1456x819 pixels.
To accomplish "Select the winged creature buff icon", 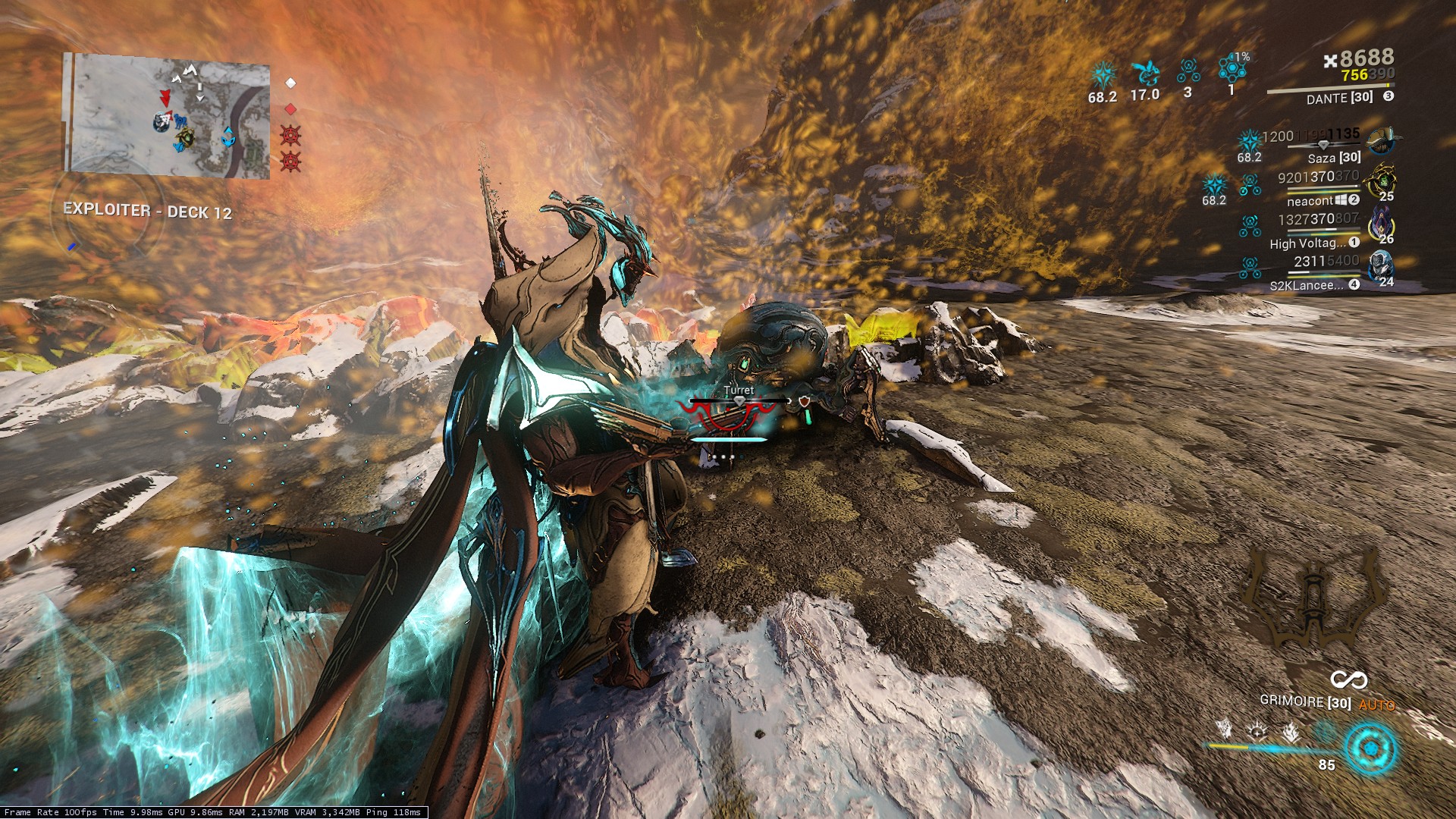I will tap(1144, 74).
